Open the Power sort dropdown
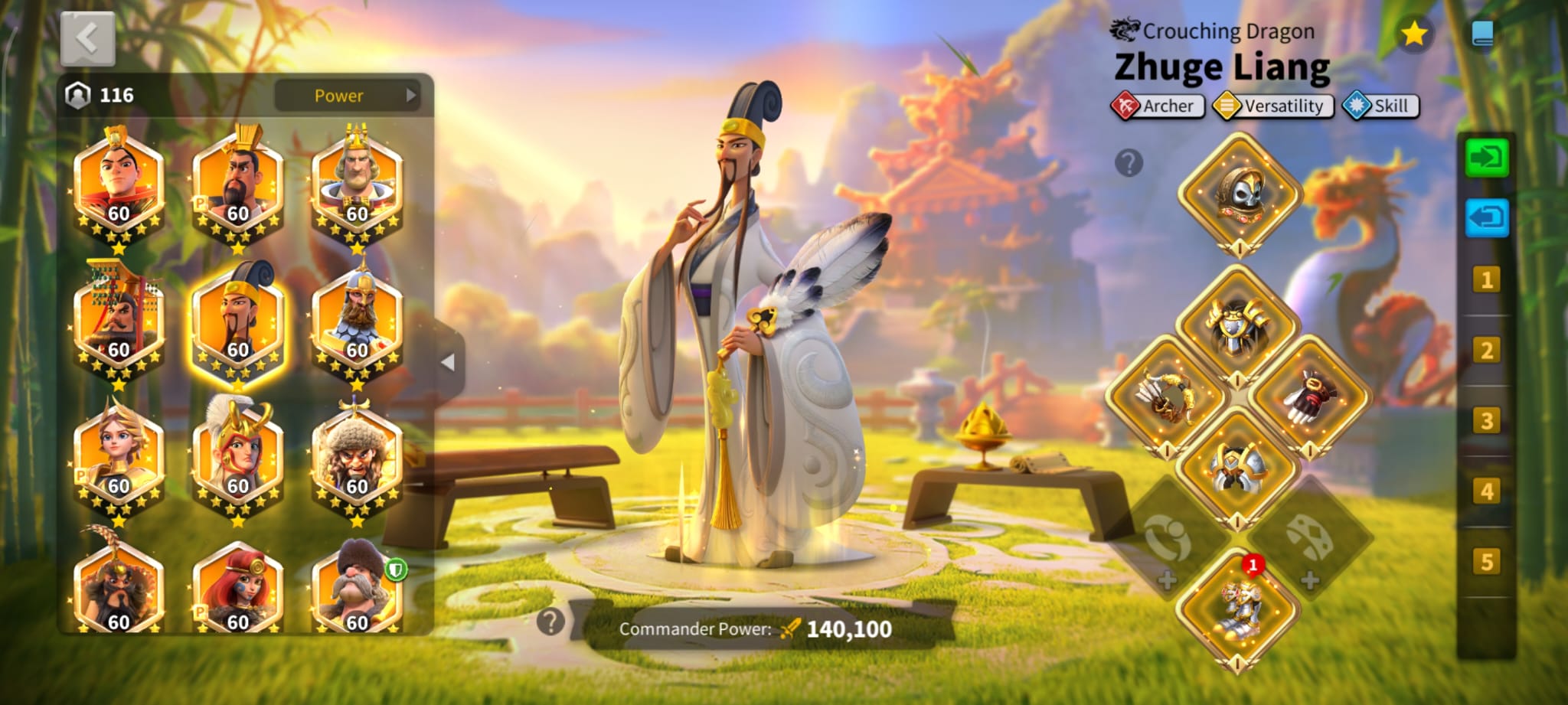Image resolution: width=1568 pixels, height=705 pixels. (347, 96)
